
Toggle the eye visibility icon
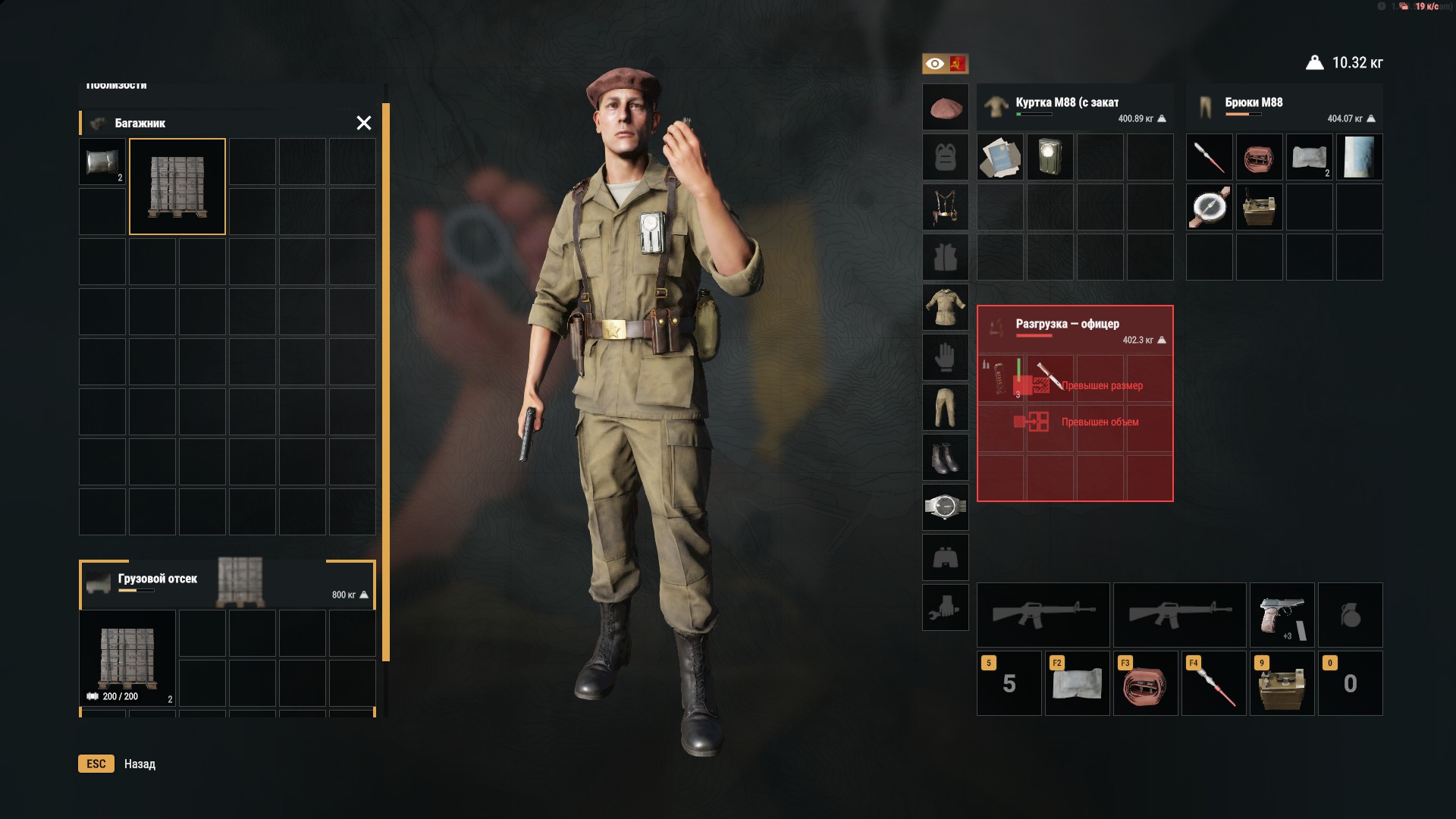click(x=935, y=64)
